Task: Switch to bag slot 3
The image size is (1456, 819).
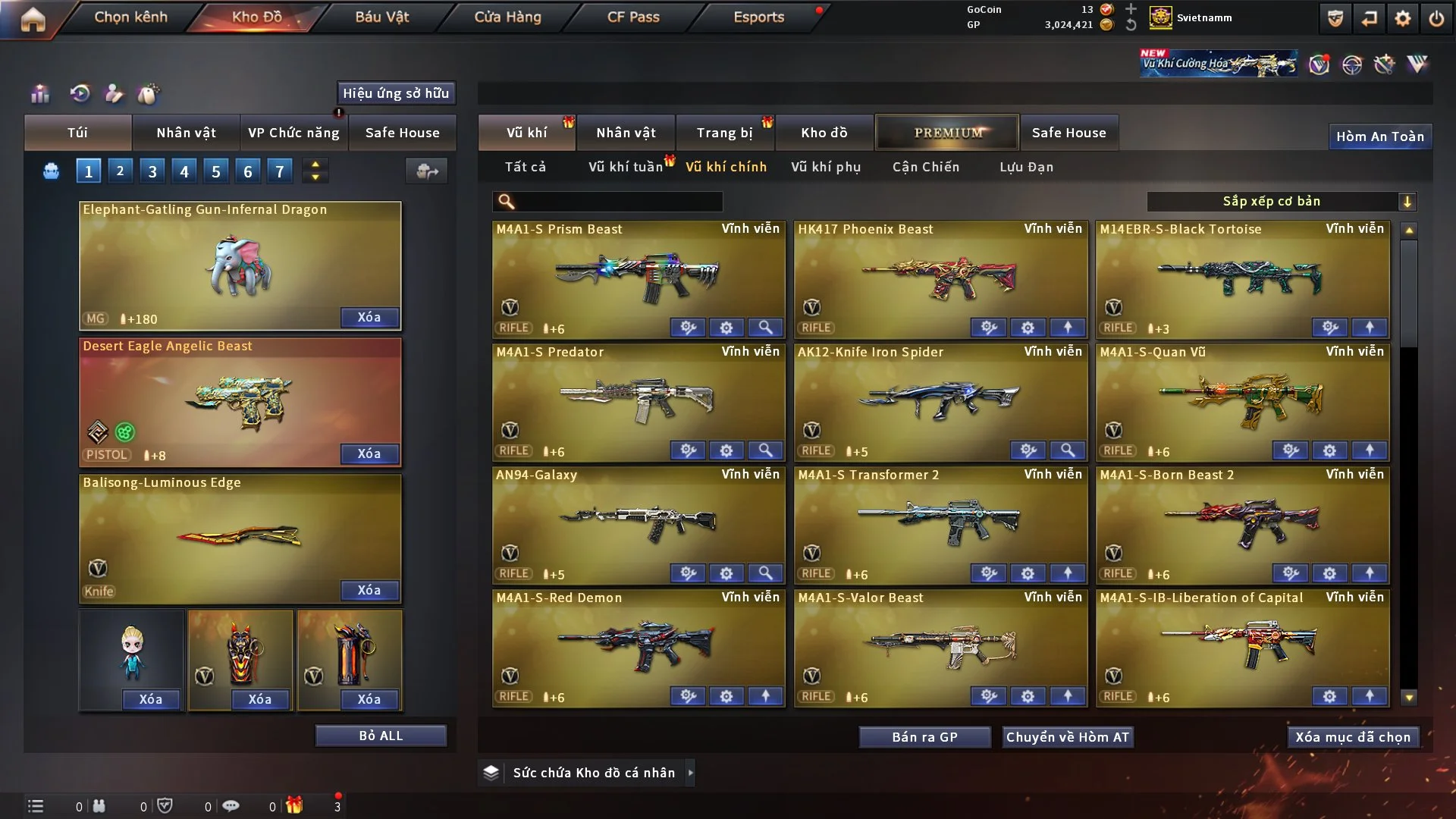Action: (152, 171)
